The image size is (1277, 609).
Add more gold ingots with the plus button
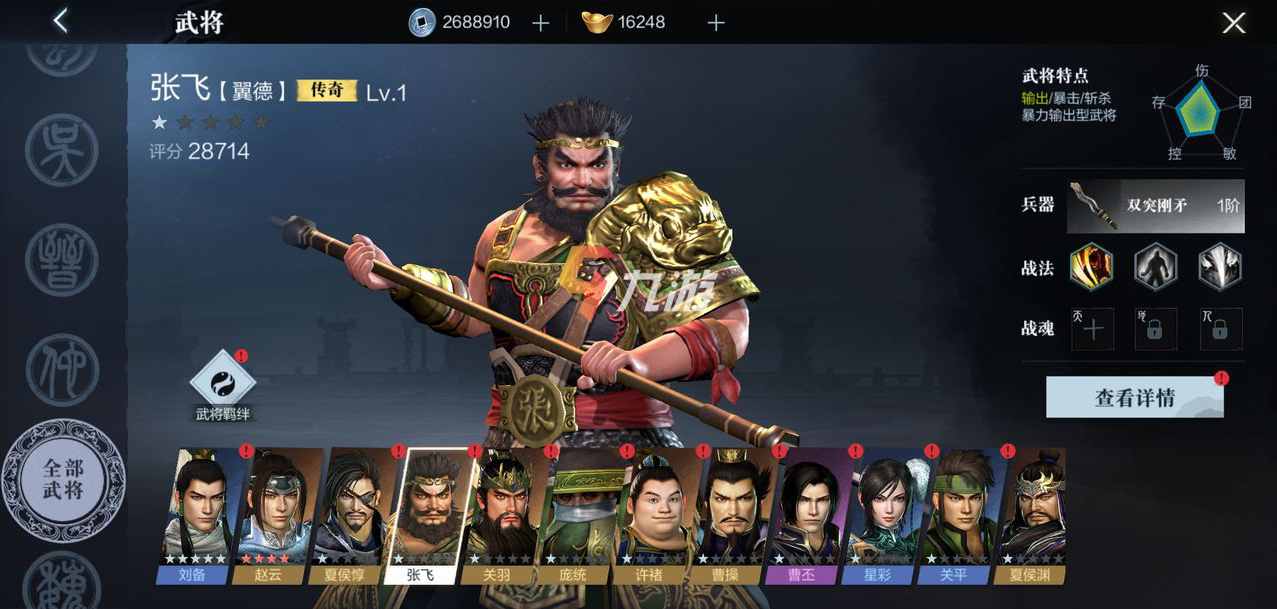pyautogui.click(x=716, y=23)
